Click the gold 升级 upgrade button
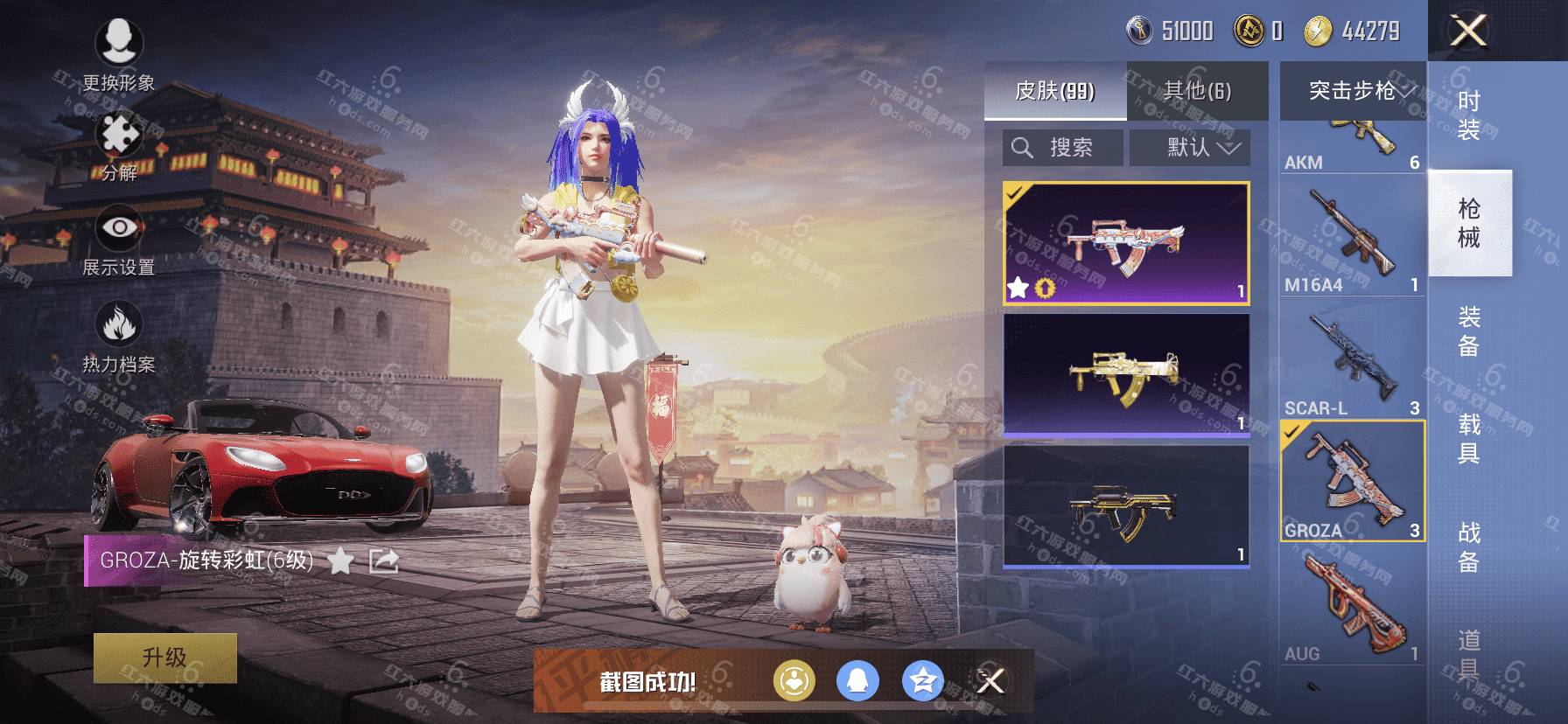This screenshot has height=724, width=1568. tap(165, 658)
